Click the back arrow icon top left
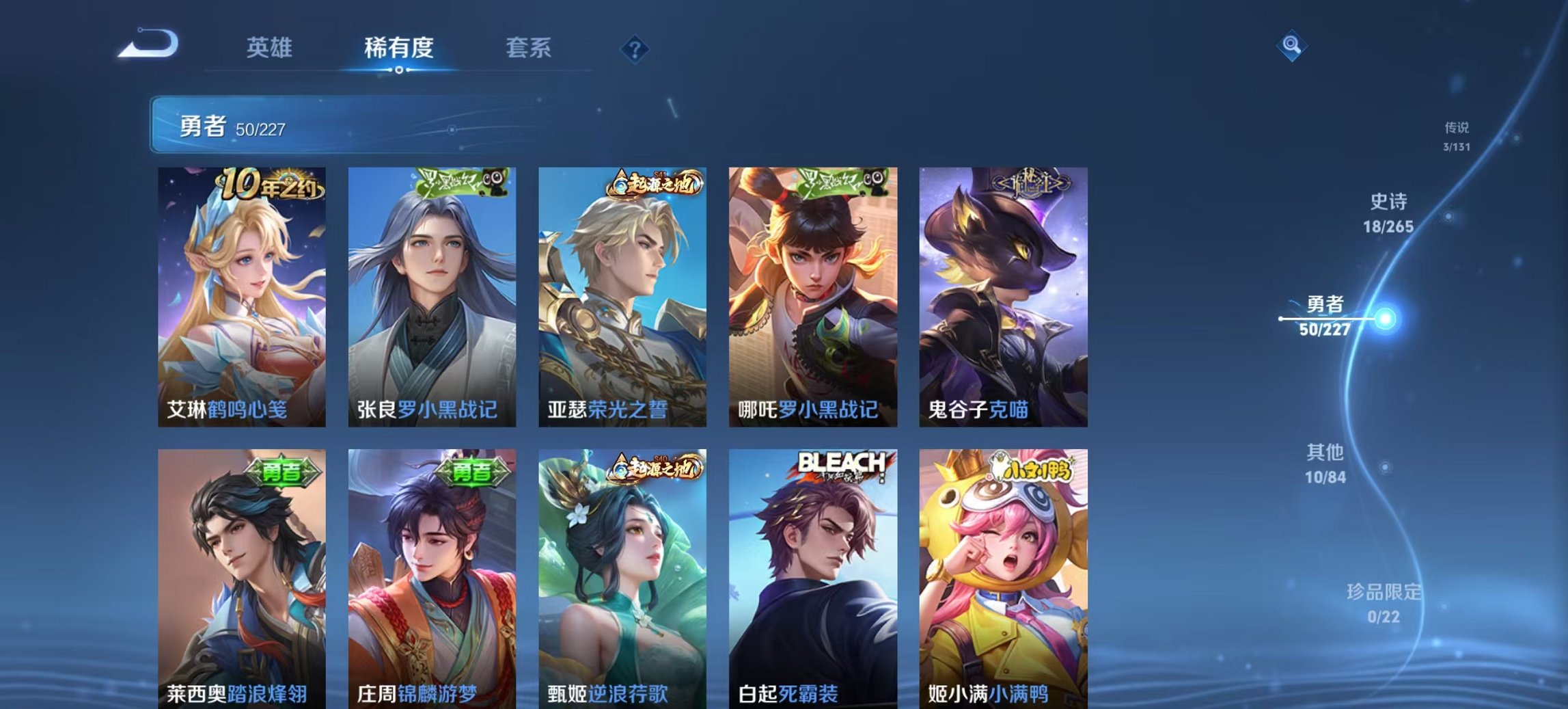 (x=150, y=42)
